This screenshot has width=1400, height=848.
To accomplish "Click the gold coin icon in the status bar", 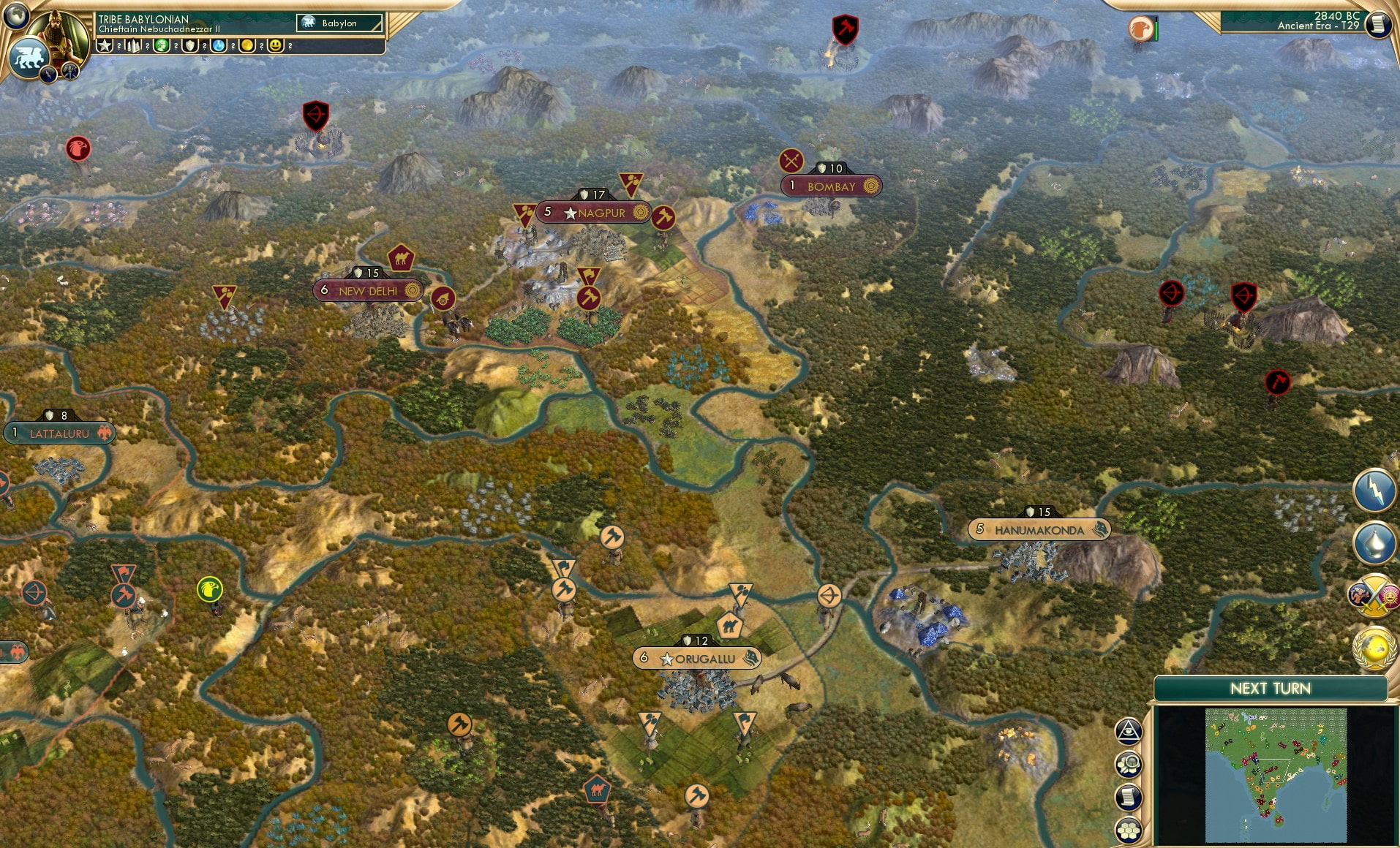I will (x=246, y=45).
